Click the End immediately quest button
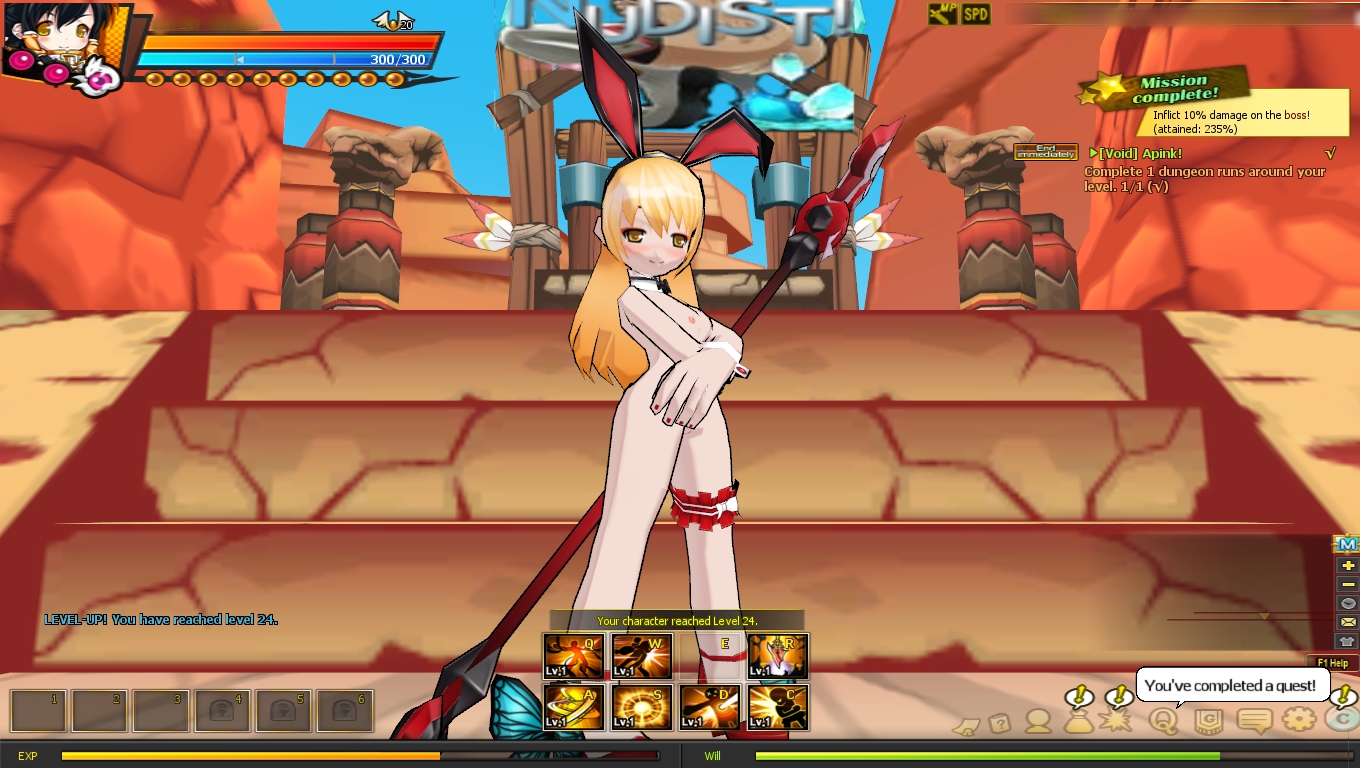 click(x=1045, y=152)
